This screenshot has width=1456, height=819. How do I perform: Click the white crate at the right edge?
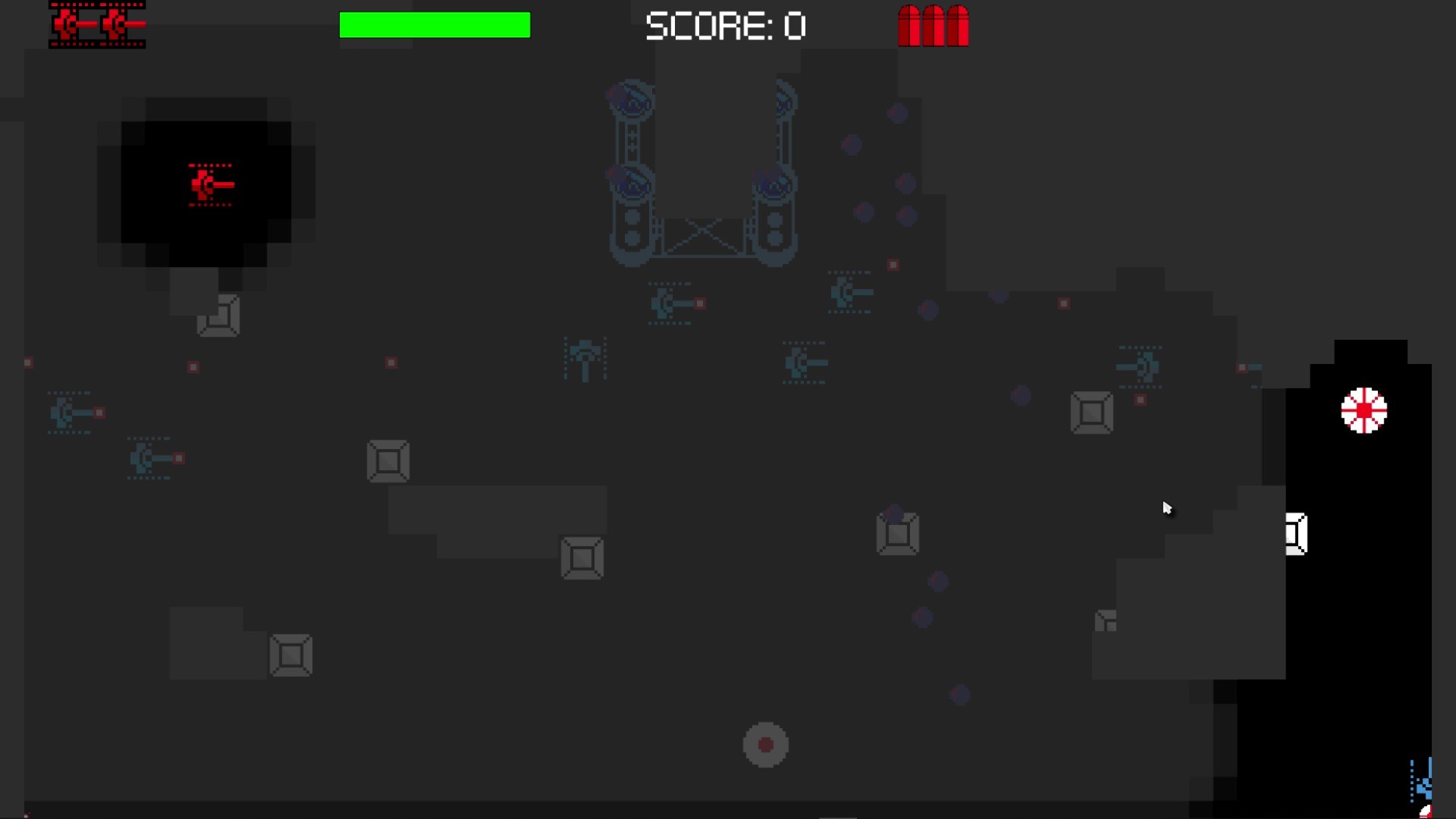coord(1294,533)
